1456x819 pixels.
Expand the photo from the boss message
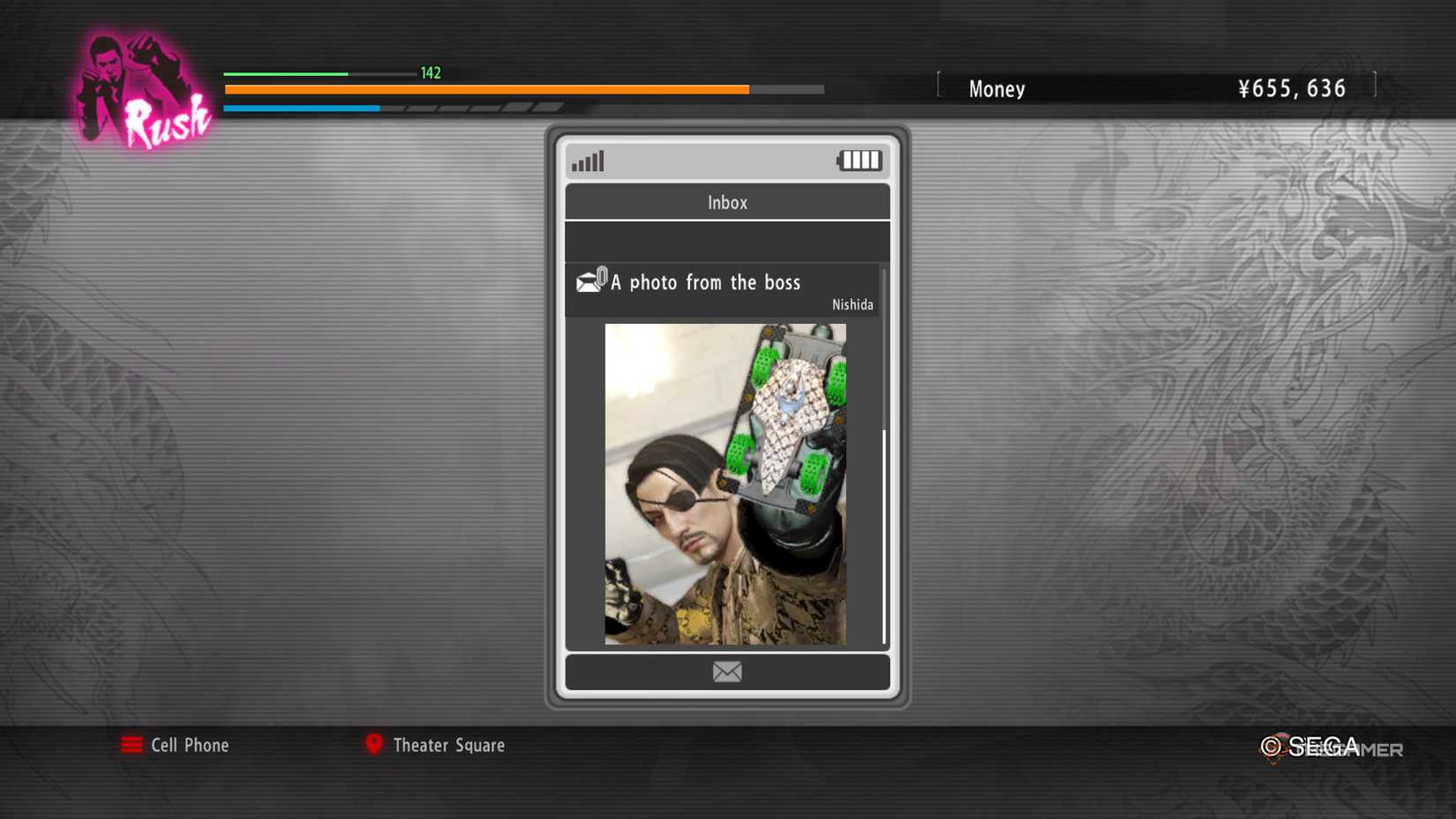tap(706, 282)
